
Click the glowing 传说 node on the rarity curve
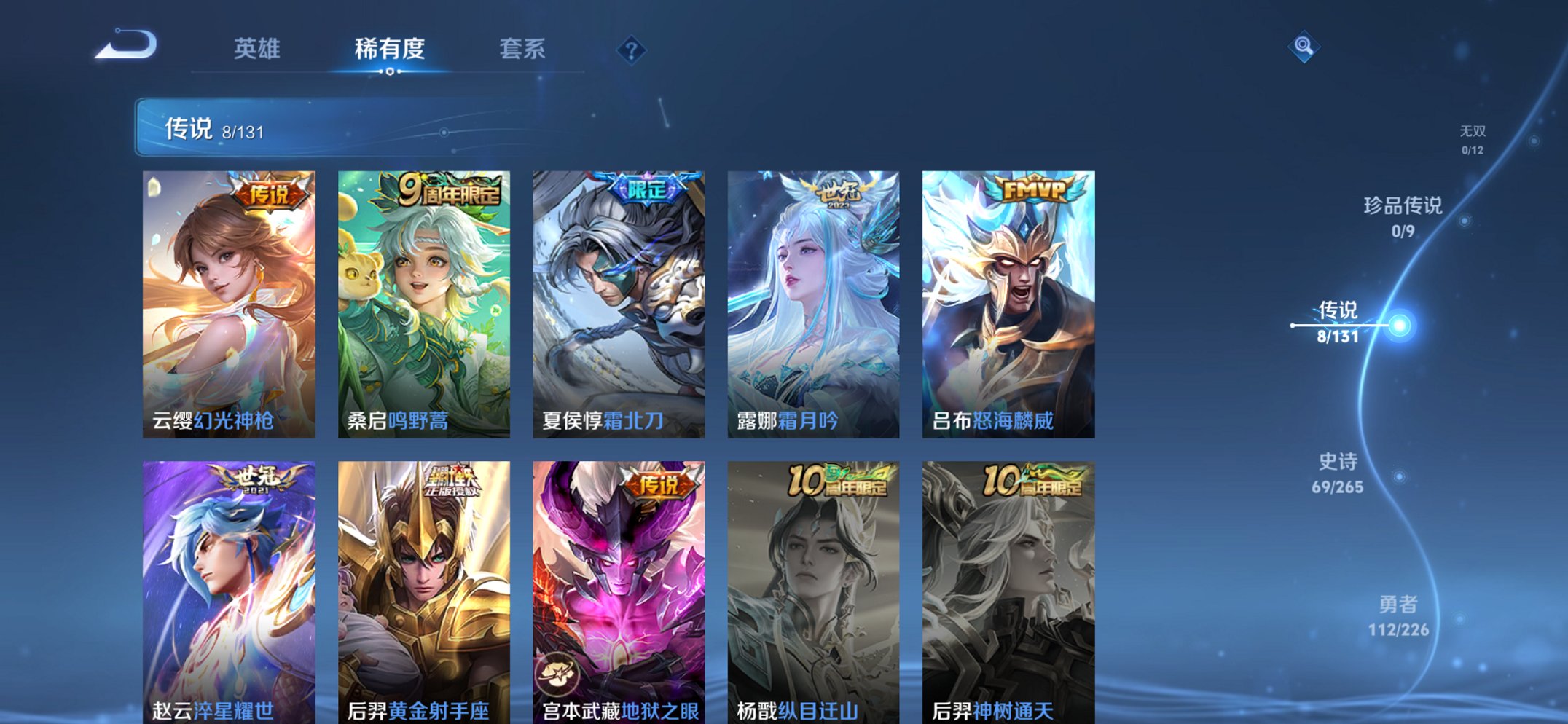click(x=1398, y=326)
